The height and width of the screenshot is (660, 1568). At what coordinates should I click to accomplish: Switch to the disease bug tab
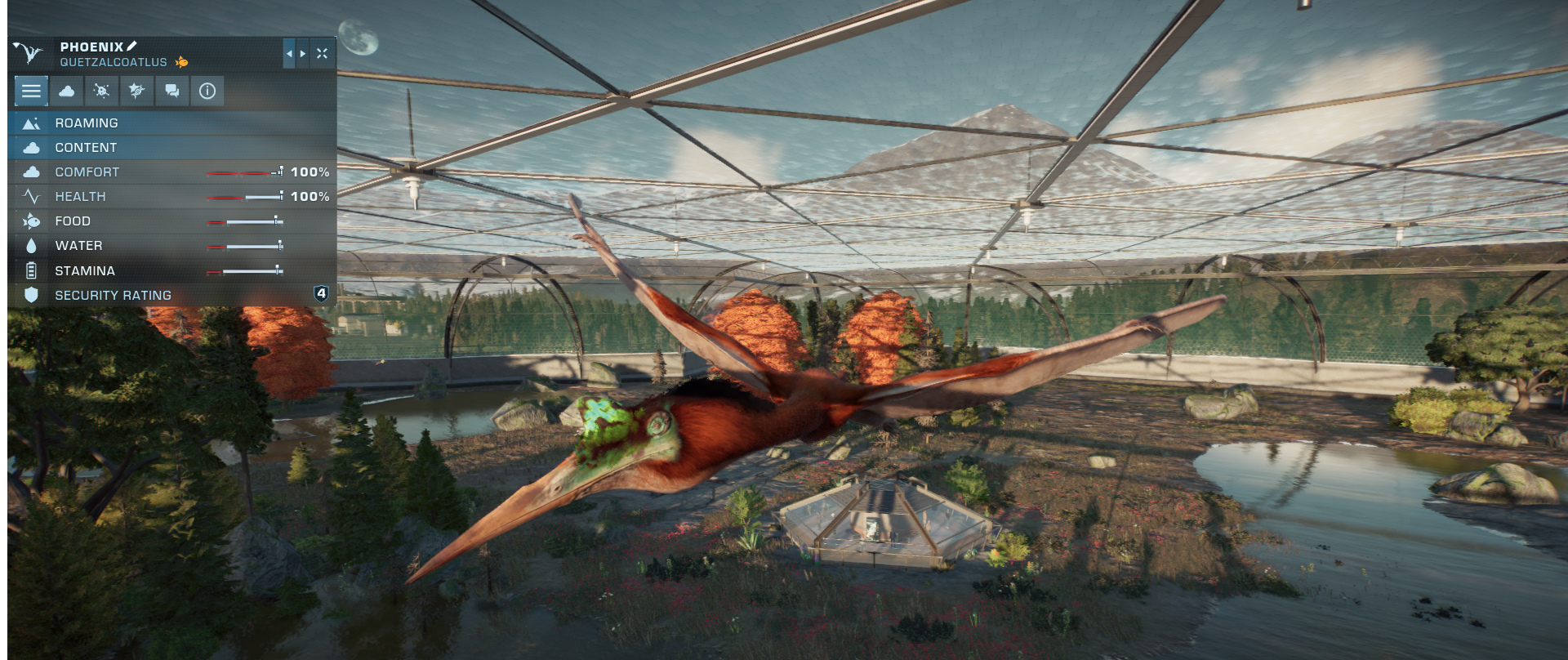tap(102, 91)
